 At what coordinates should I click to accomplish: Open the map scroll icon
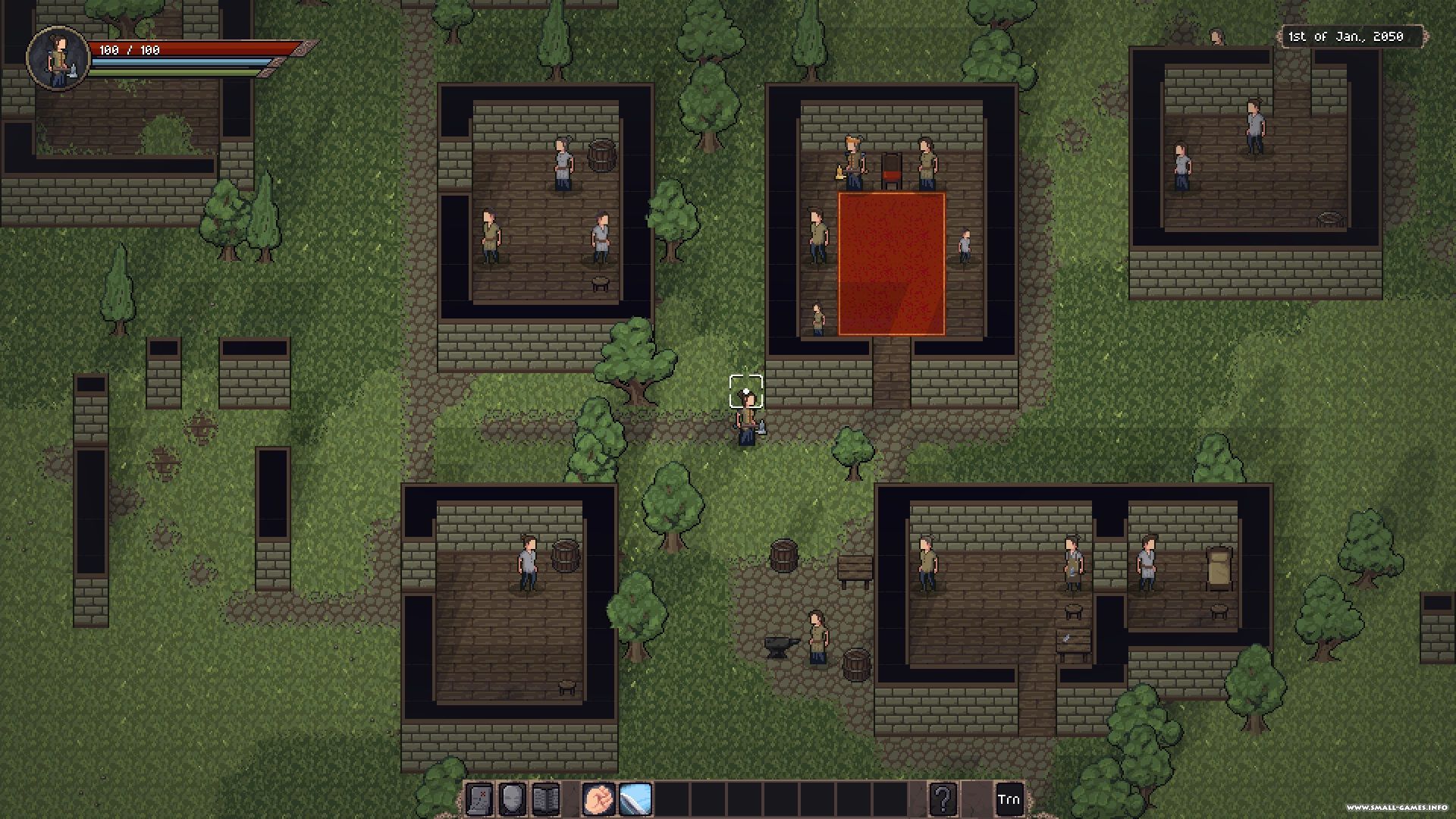pos(479,799)
